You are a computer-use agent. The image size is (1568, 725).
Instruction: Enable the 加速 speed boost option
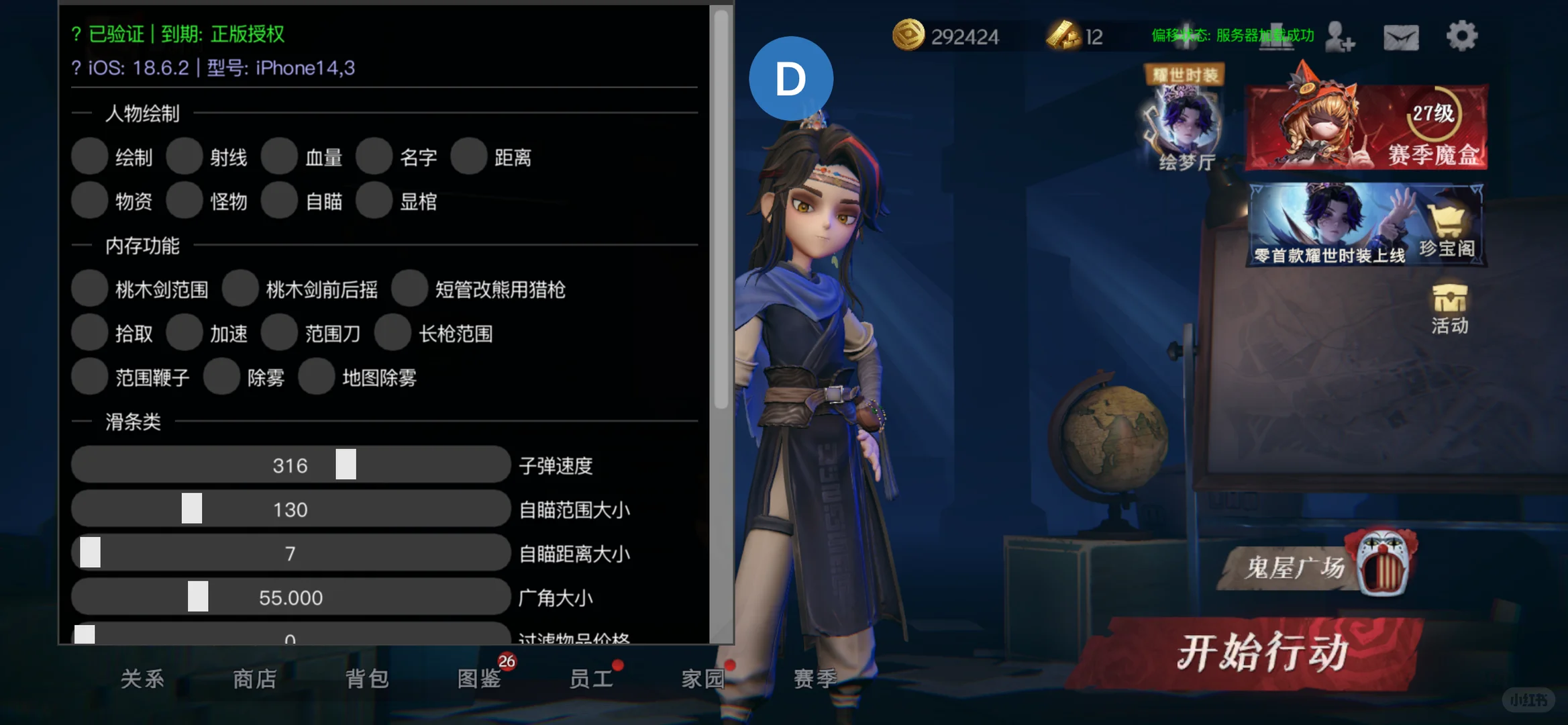pos(185,332)
